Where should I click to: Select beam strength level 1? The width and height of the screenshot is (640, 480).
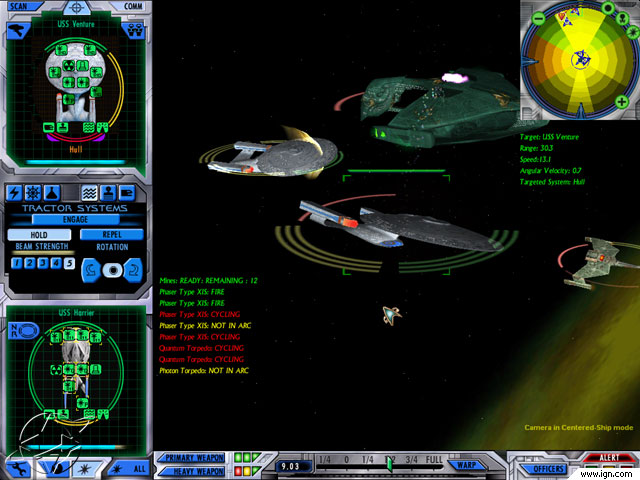coord(18,264)
